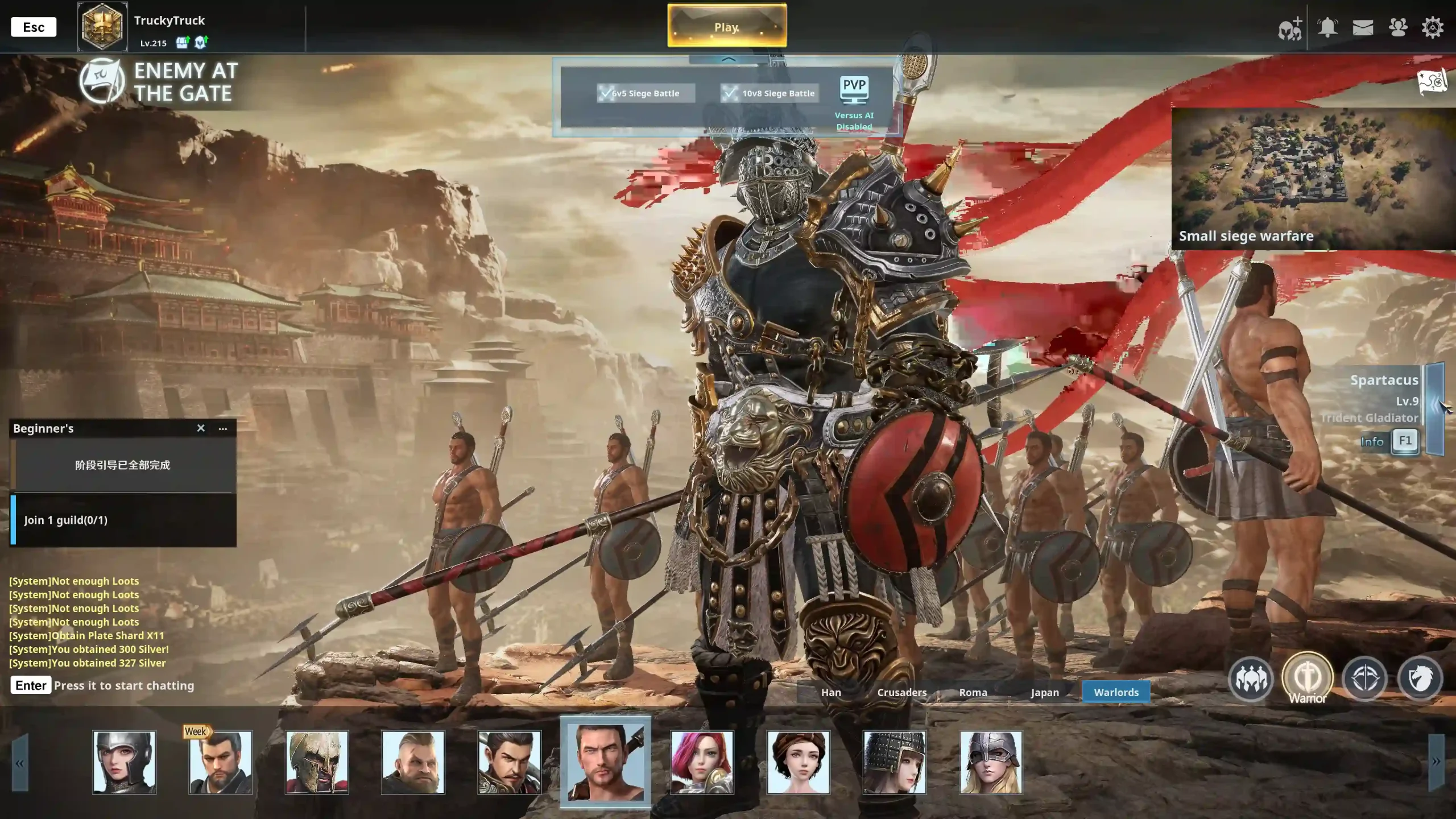This screenshot has height=819, width=1456.
Task: Select the Join 1 guild quest entry
Action: coord(123,520)
